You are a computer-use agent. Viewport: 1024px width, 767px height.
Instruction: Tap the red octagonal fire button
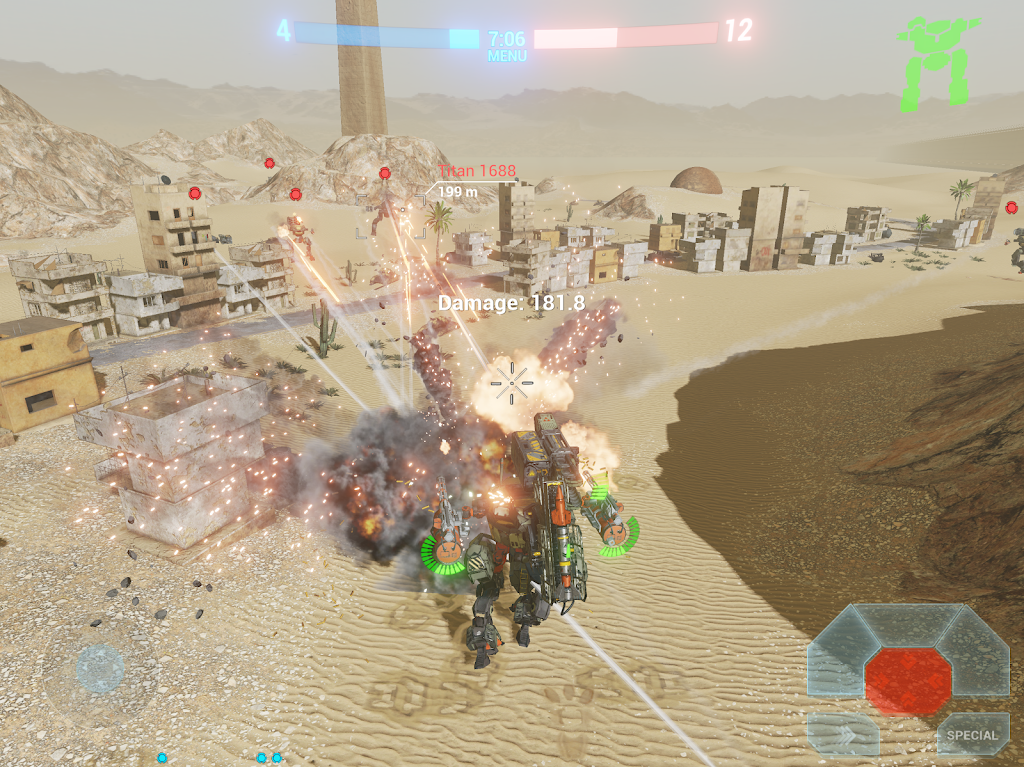908,681
